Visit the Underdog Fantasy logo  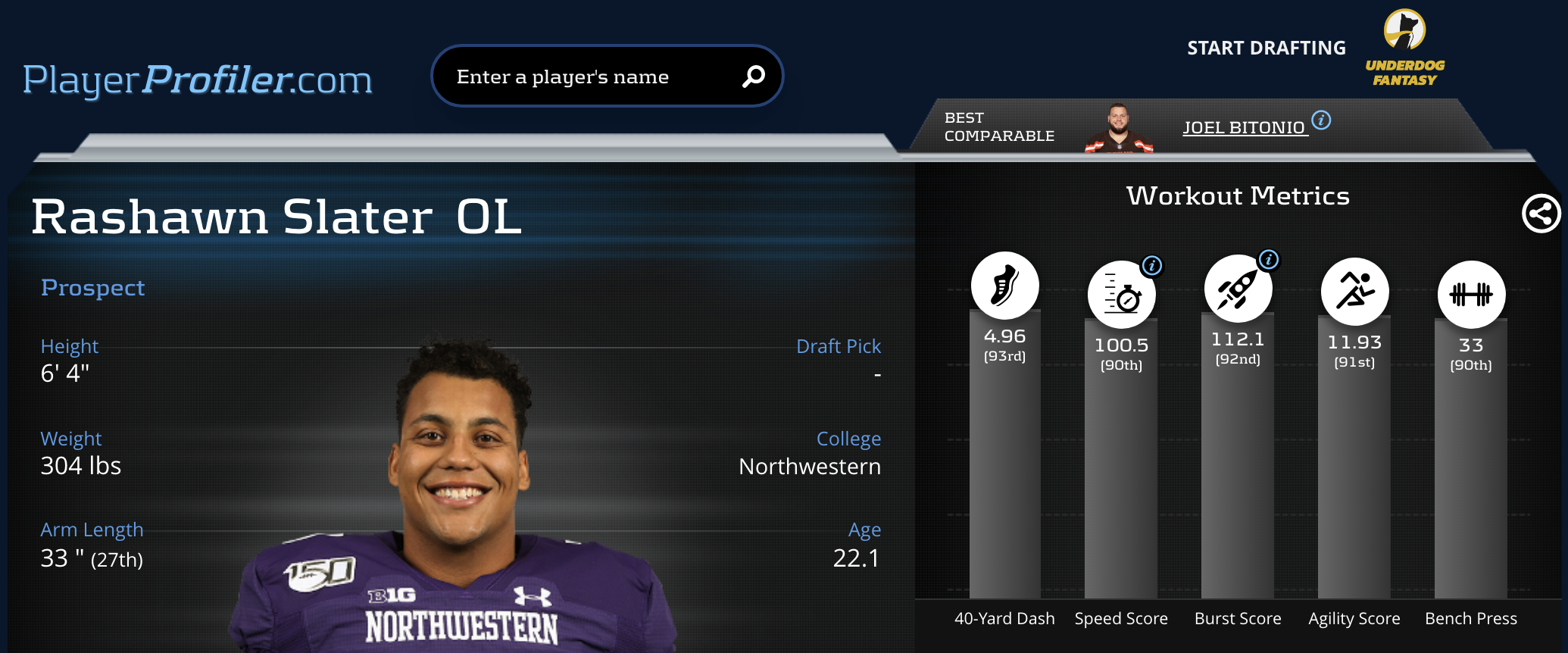[x=1404, y=48]
